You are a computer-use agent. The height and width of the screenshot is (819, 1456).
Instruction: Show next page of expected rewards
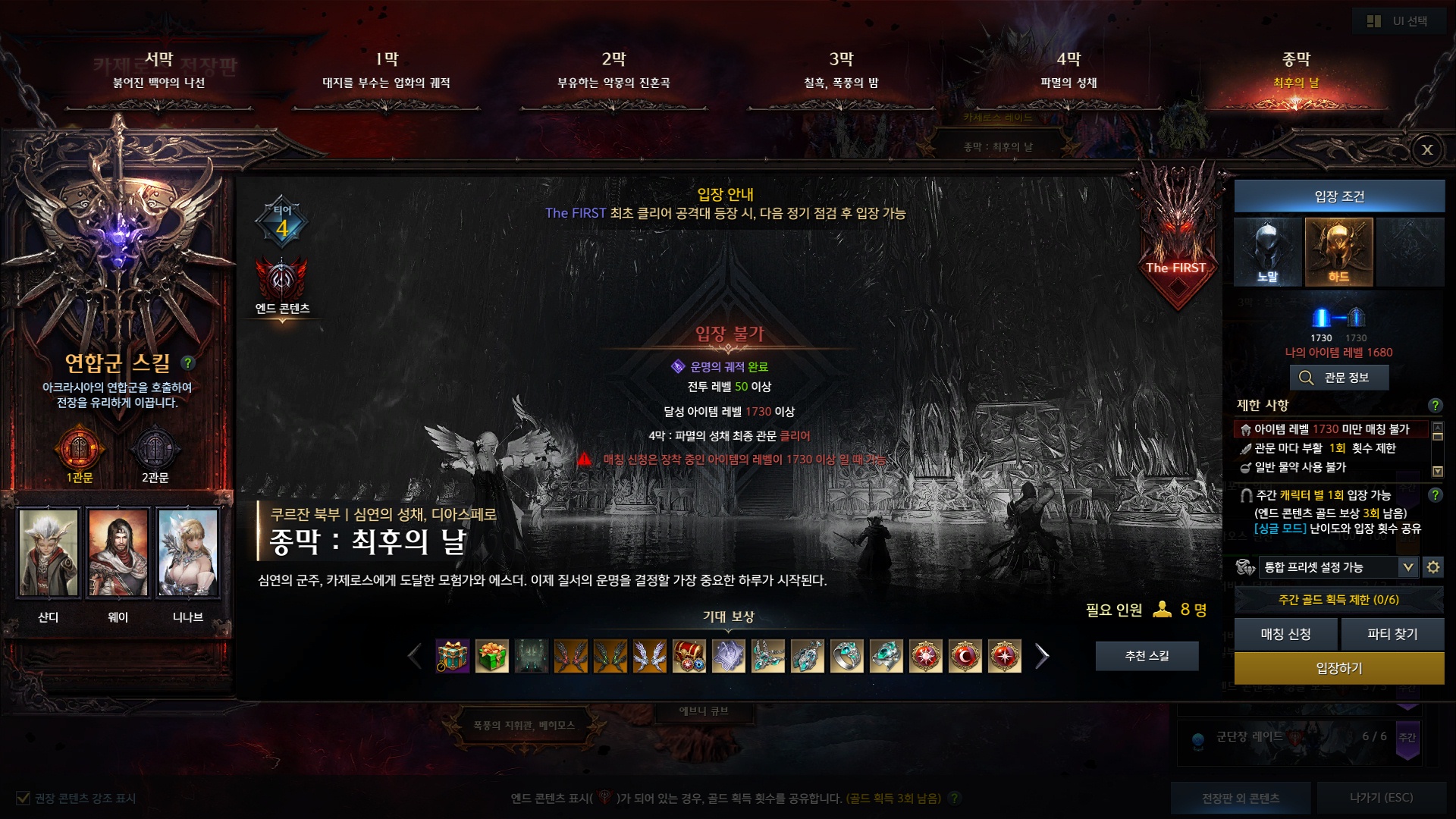pyautogui.click(x=1042, y=656)
